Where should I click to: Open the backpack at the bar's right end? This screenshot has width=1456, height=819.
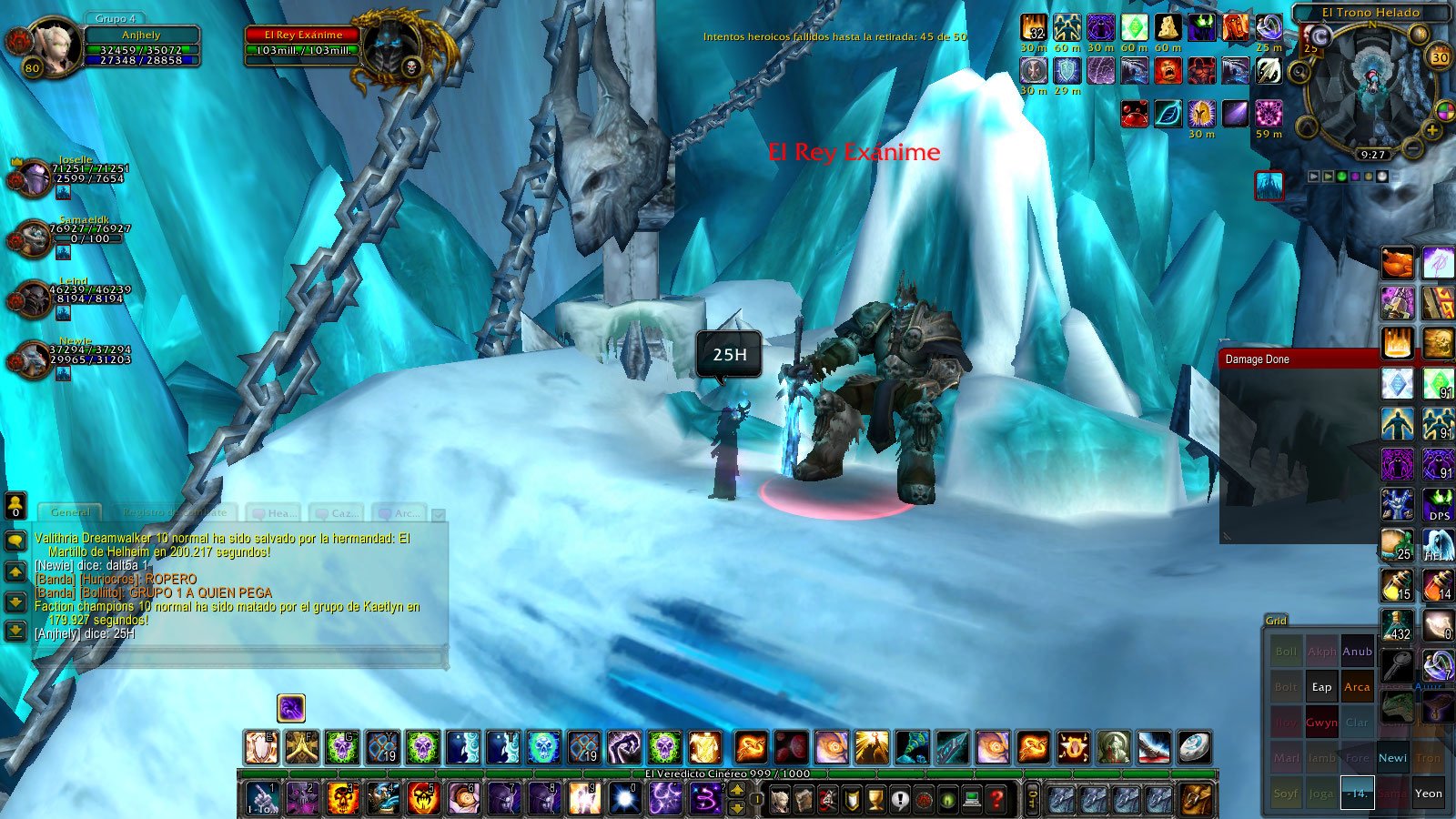click(x=1198, y=799)
